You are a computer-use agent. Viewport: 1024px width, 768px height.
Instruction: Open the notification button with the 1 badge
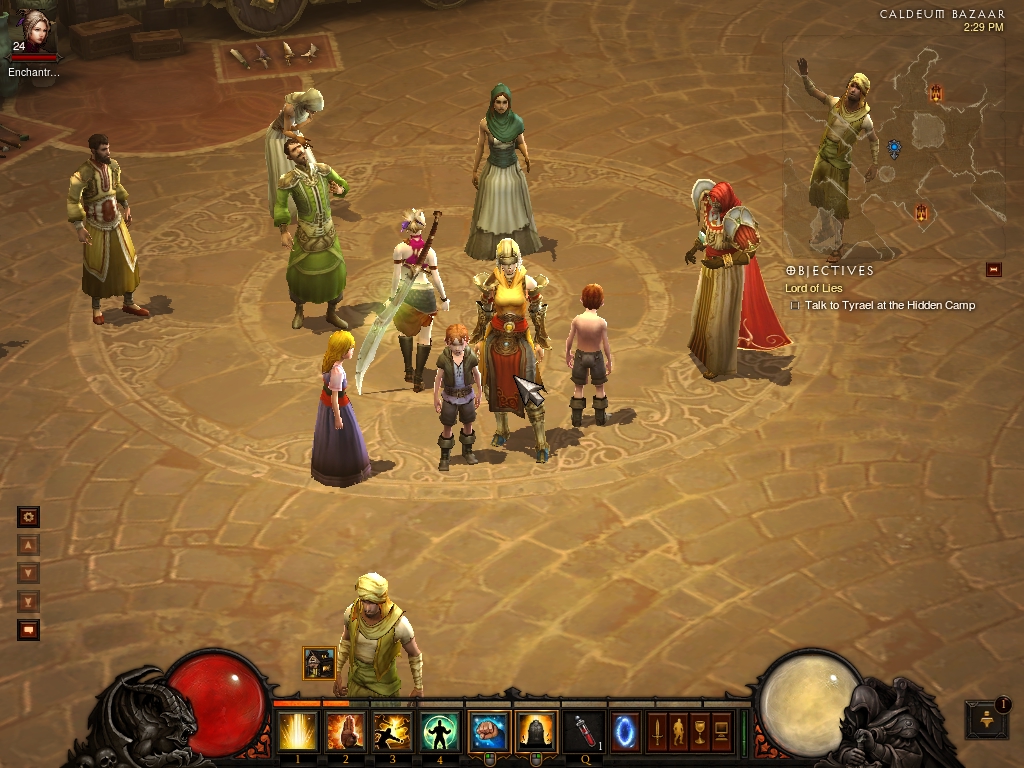pos(986,718)
